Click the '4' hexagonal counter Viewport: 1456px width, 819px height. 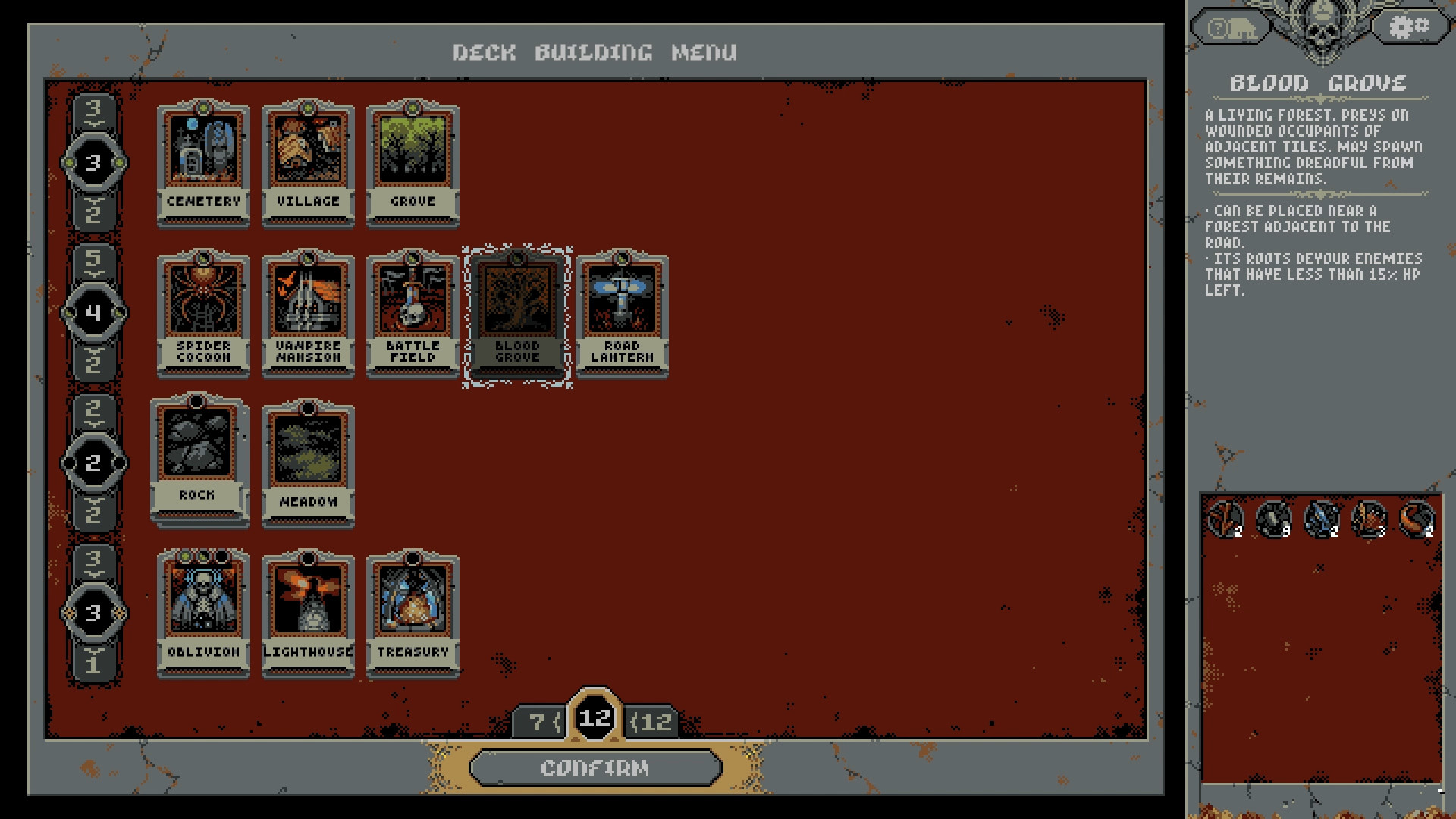(x=94, y=311)
